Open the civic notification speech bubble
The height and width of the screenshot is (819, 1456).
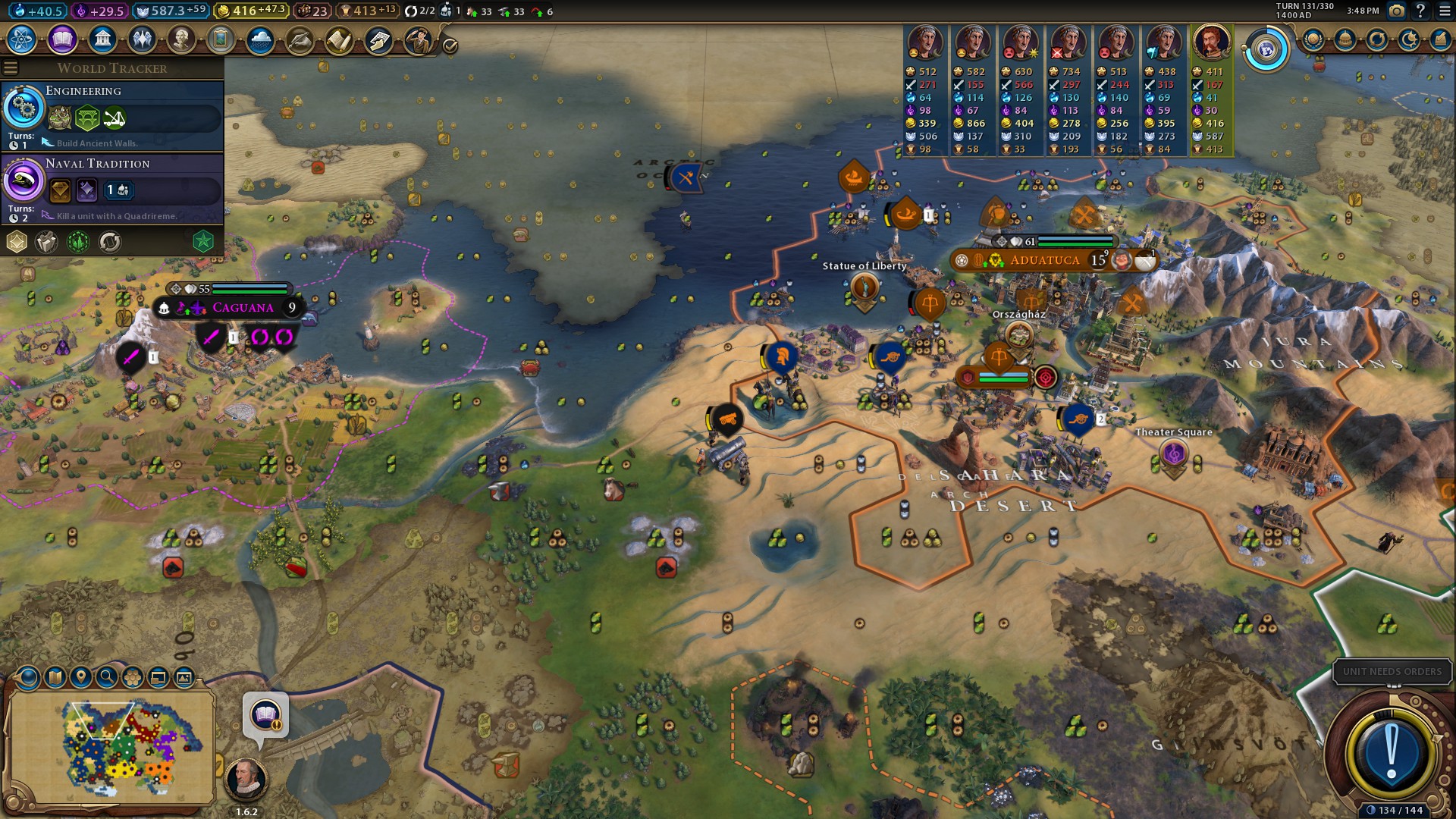pos(265,715)
